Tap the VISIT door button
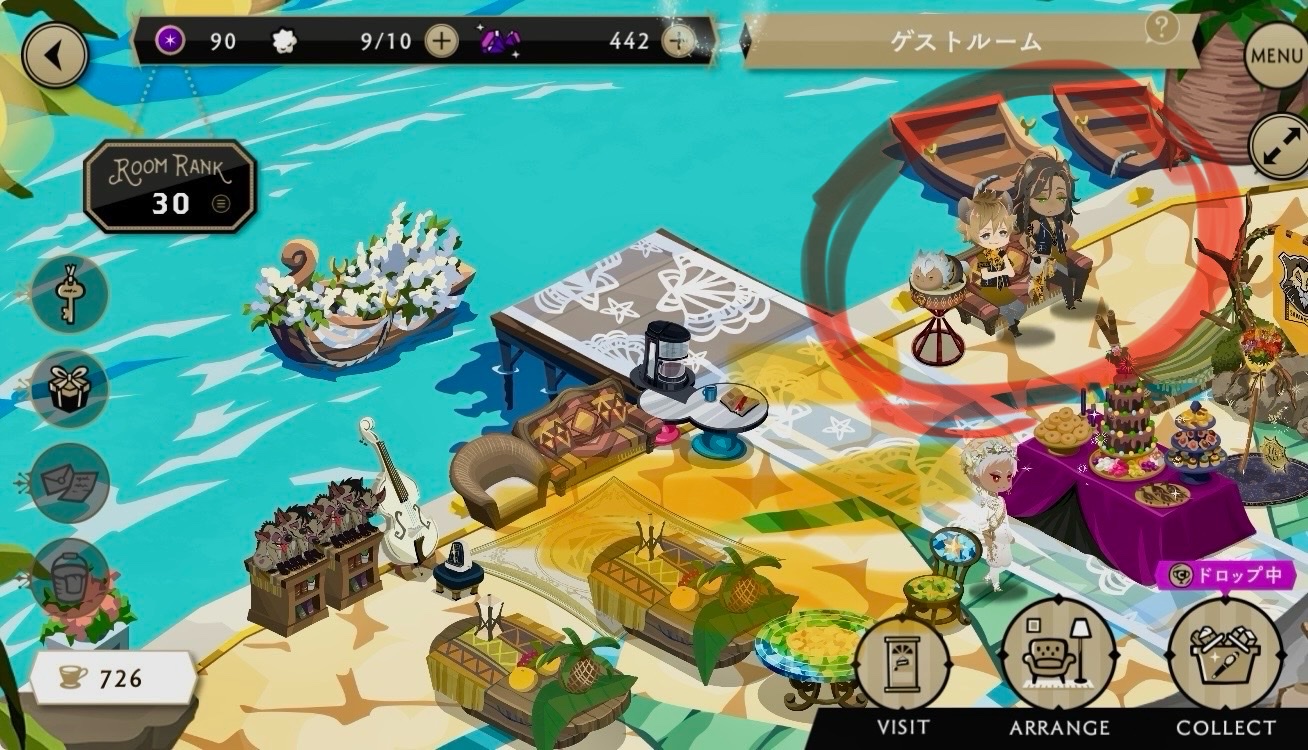The width and height of the screenshot is (1308, 750). click(x=902, y=665)
